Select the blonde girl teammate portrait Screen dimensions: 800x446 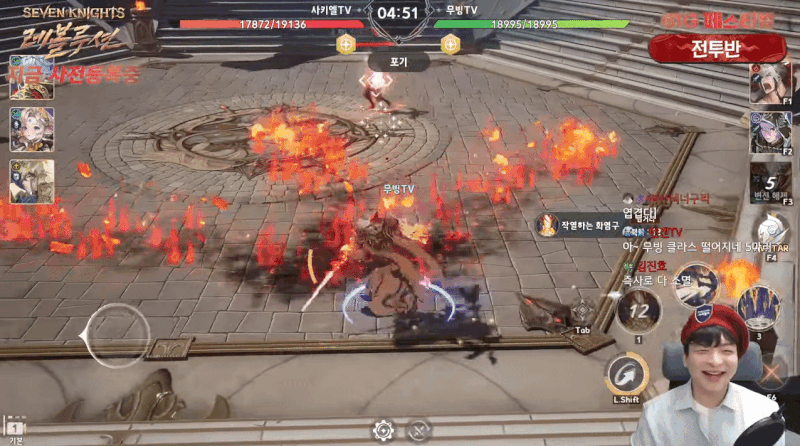[31, 129]
